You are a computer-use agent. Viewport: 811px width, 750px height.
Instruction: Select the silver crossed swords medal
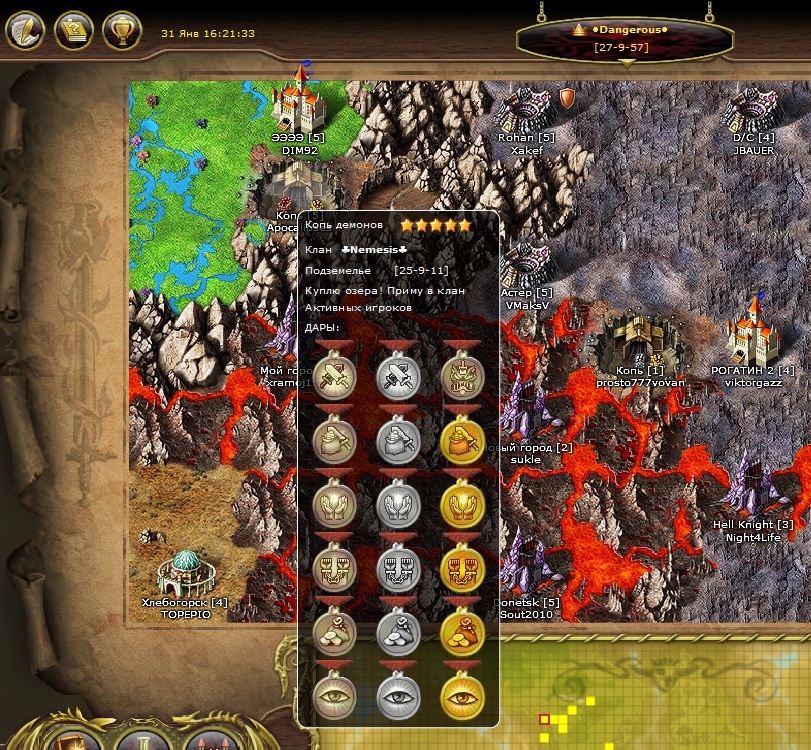tap(398, 377)
